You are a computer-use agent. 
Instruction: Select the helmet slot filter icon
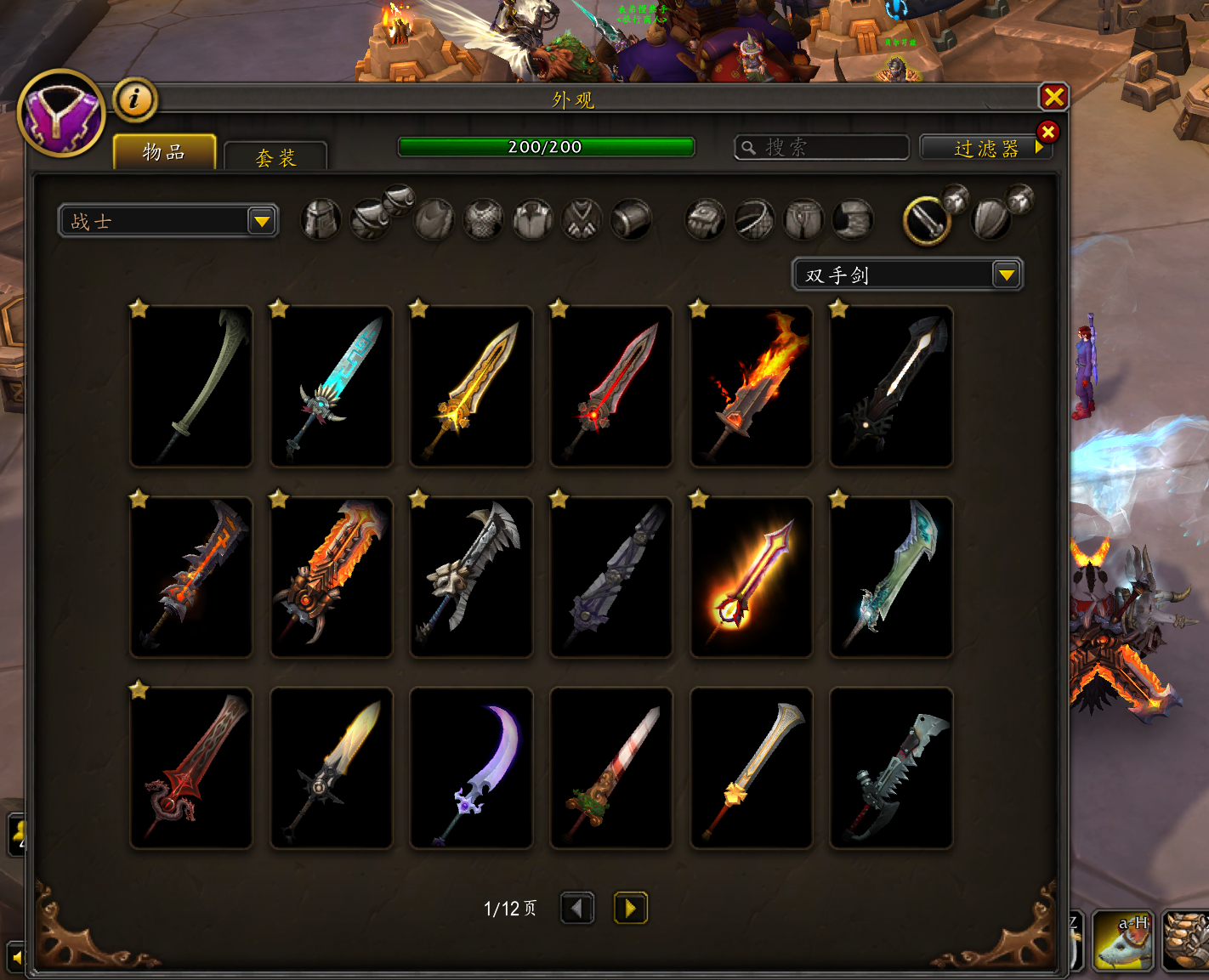point(321,220)
